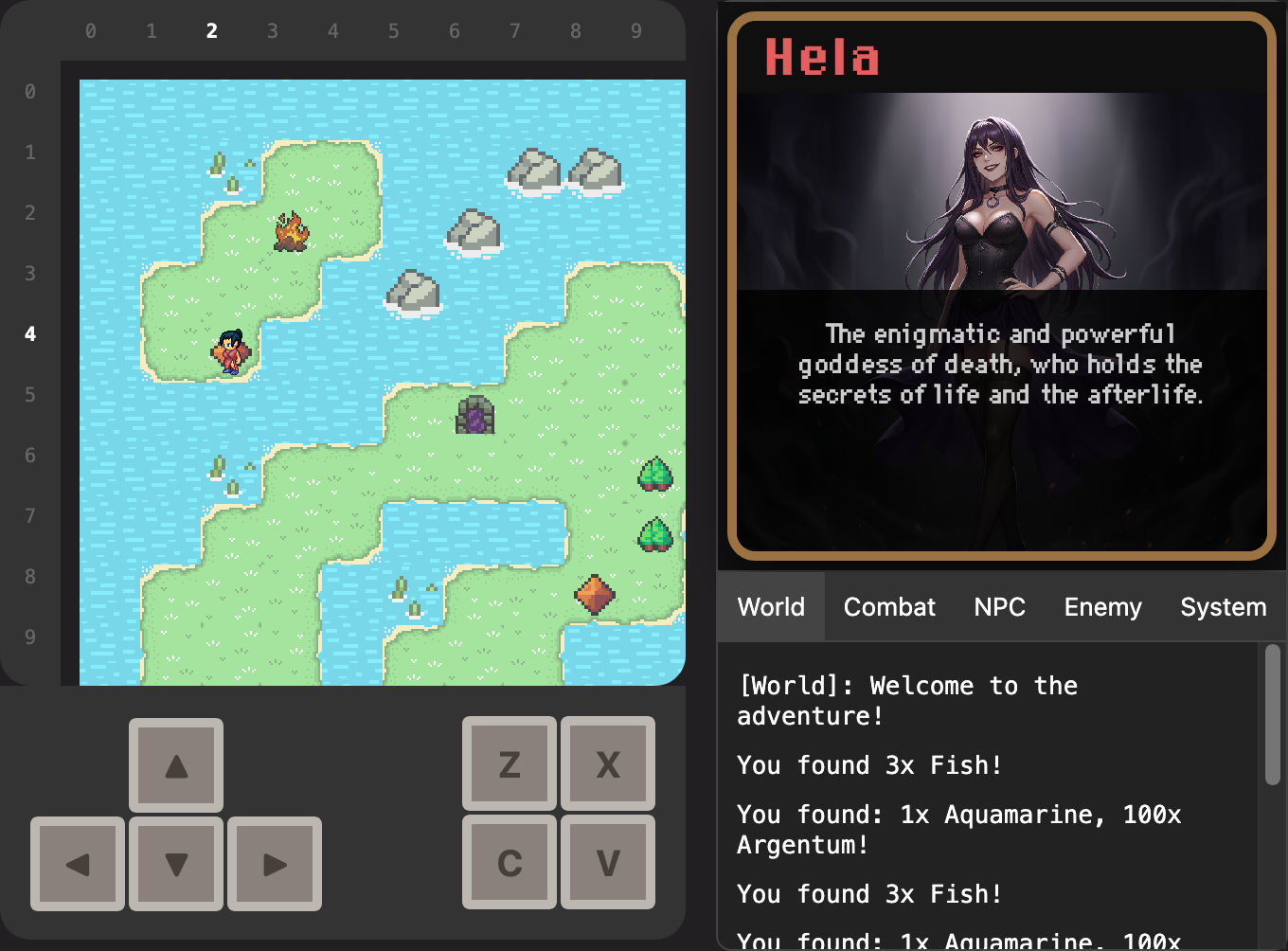
Task: Click the message log scrollbar
Action: (1272, 715)
